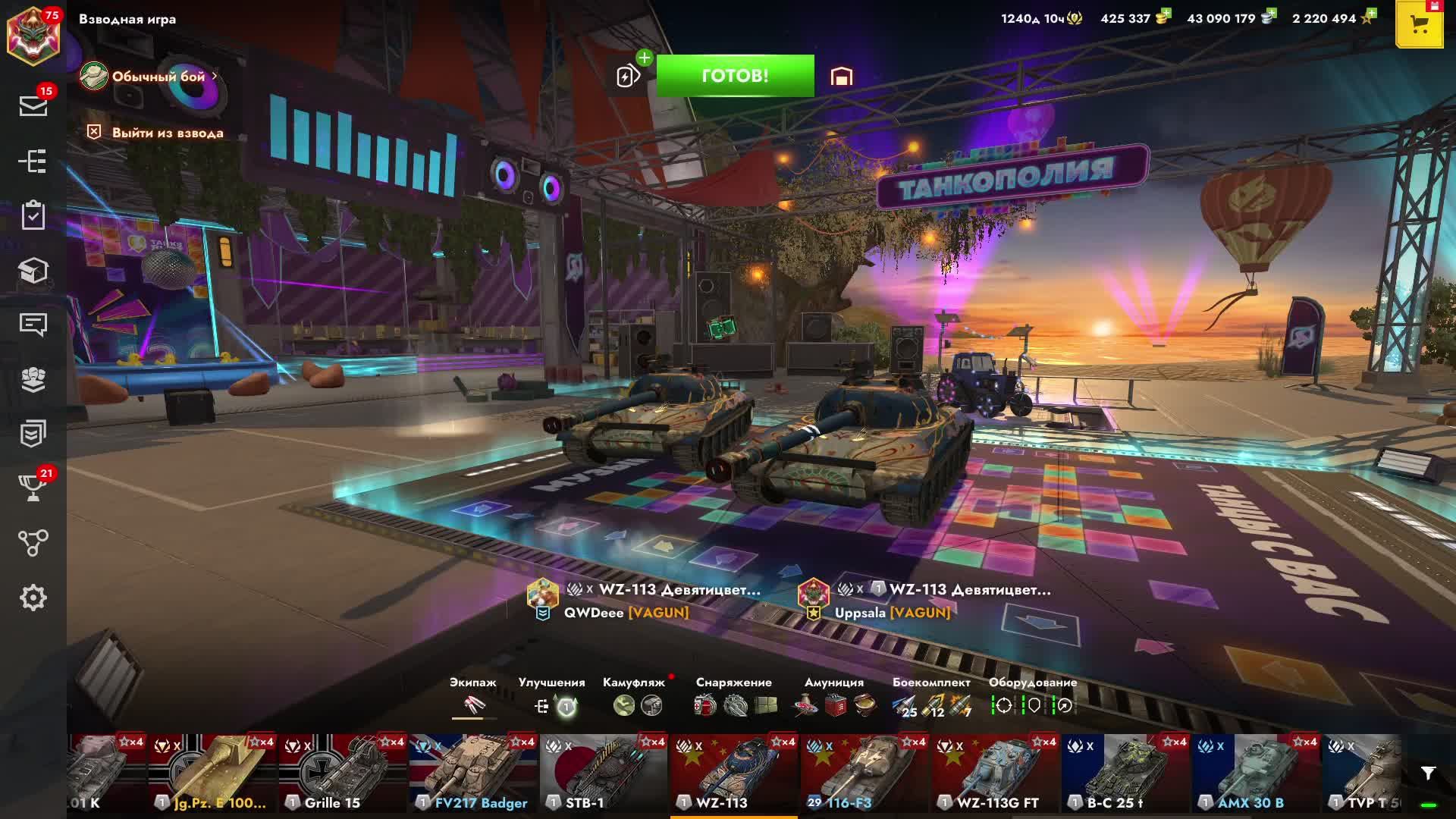Choose the Grille 15 tank
This screenshot has width=1456, height=819.
pyautogui.click(x=343, y=773)
